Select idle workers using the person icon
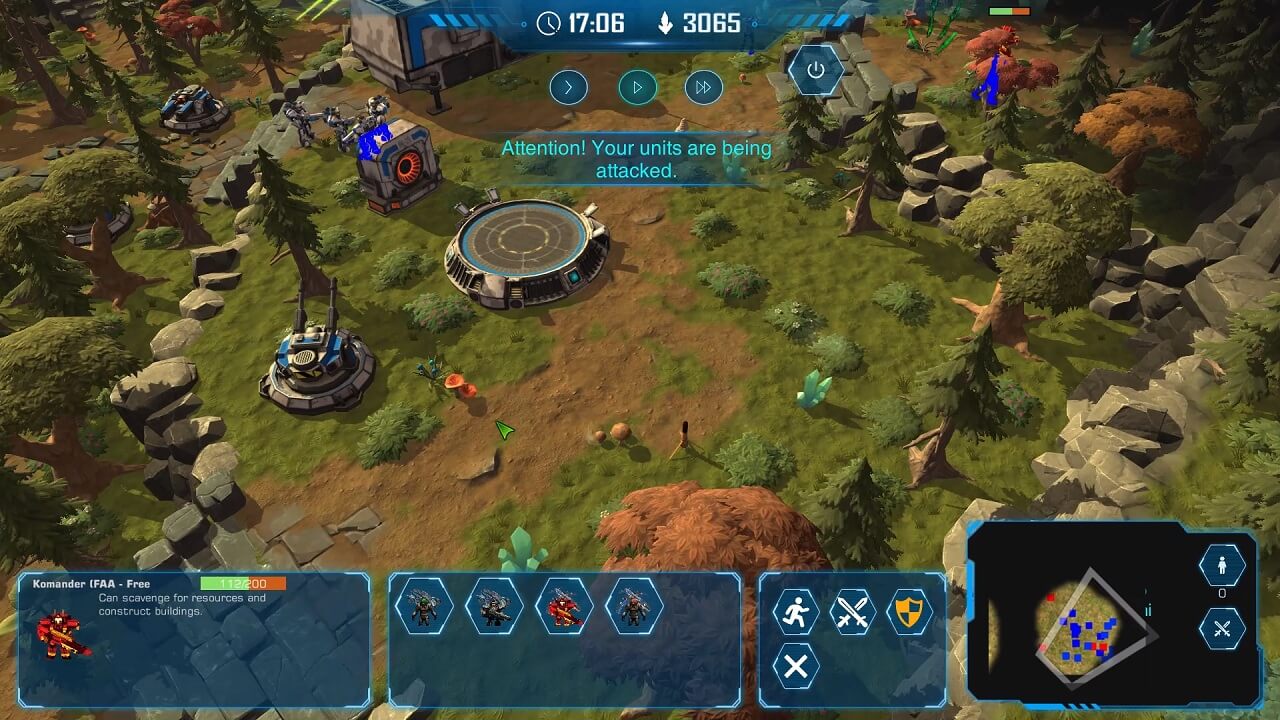Screen dimensions: 1280x720 [x=1222, y=566]
